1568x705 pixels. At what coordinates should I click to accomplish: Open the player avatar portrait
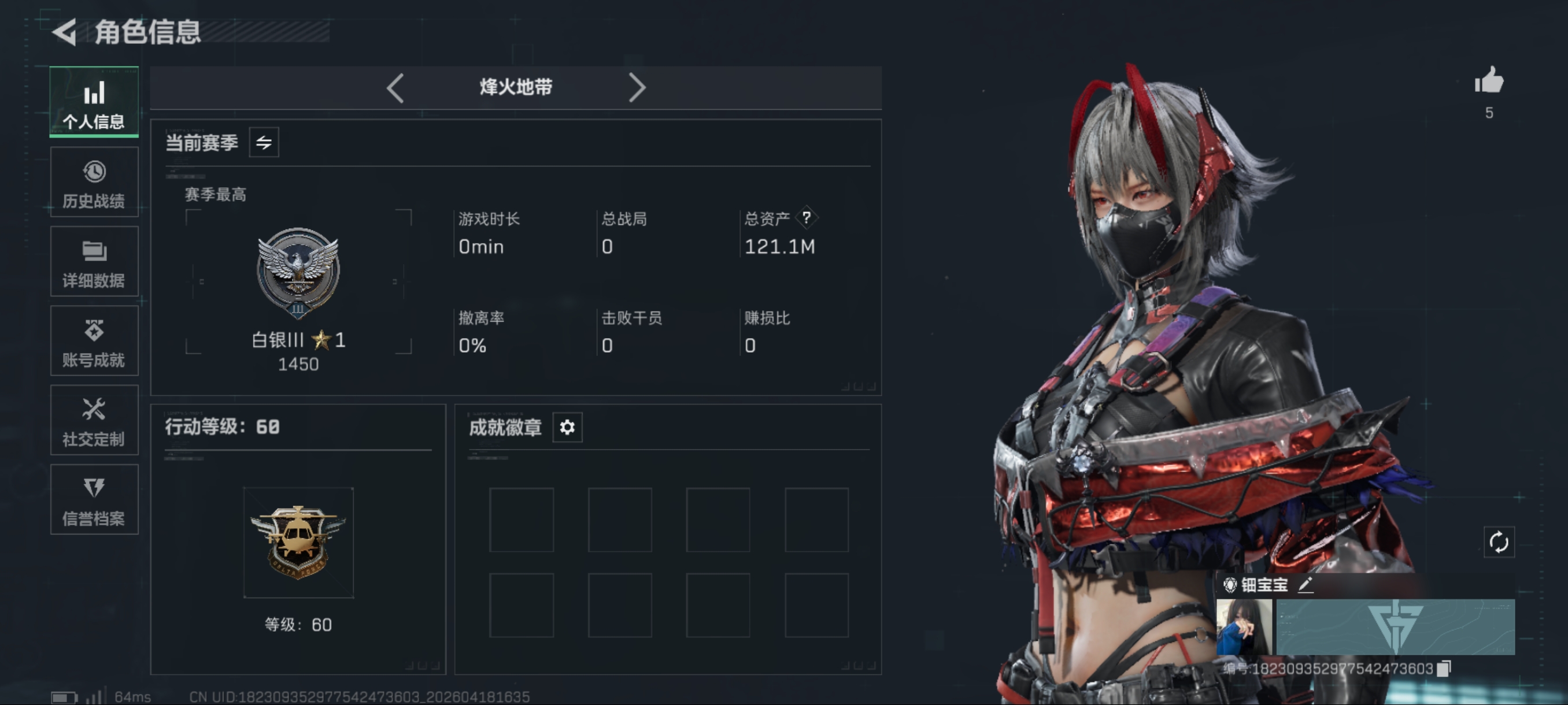click(x=1244, y=626)
